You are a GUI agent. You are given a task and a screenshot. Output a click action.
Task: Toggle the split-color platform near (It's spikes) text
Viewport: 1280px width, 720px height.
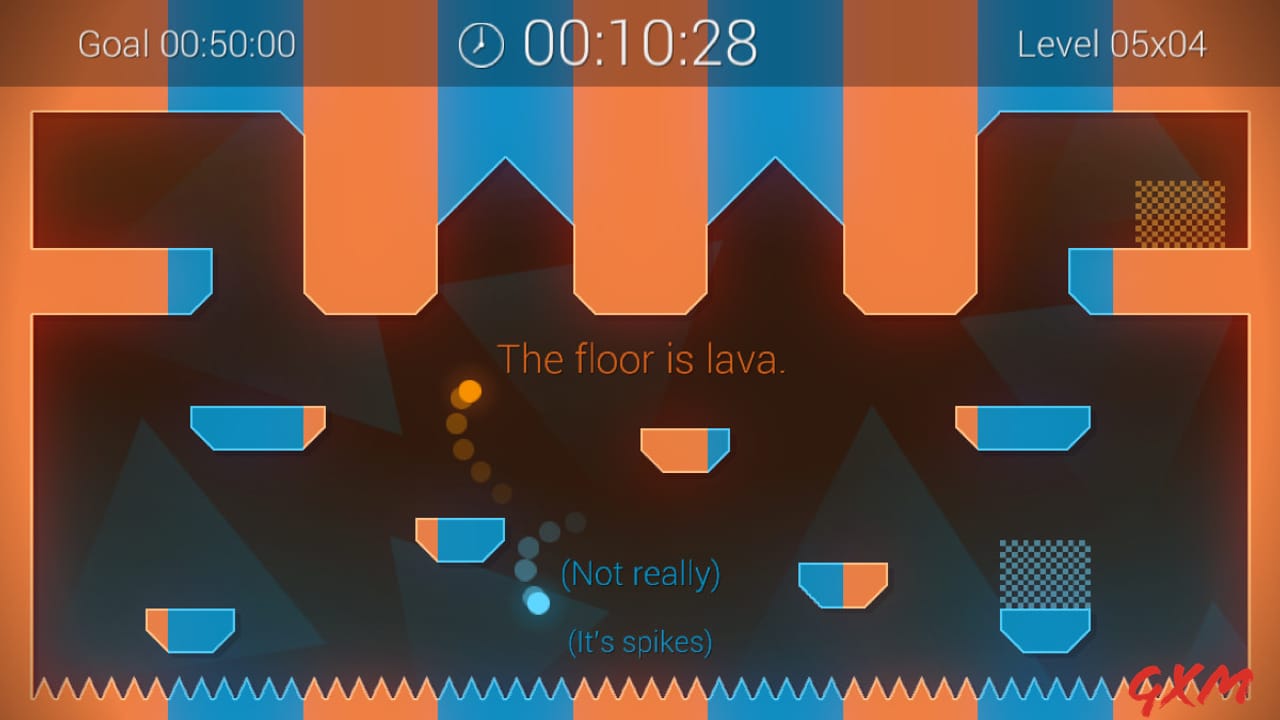pyautogui.click(x=845, y=585)
